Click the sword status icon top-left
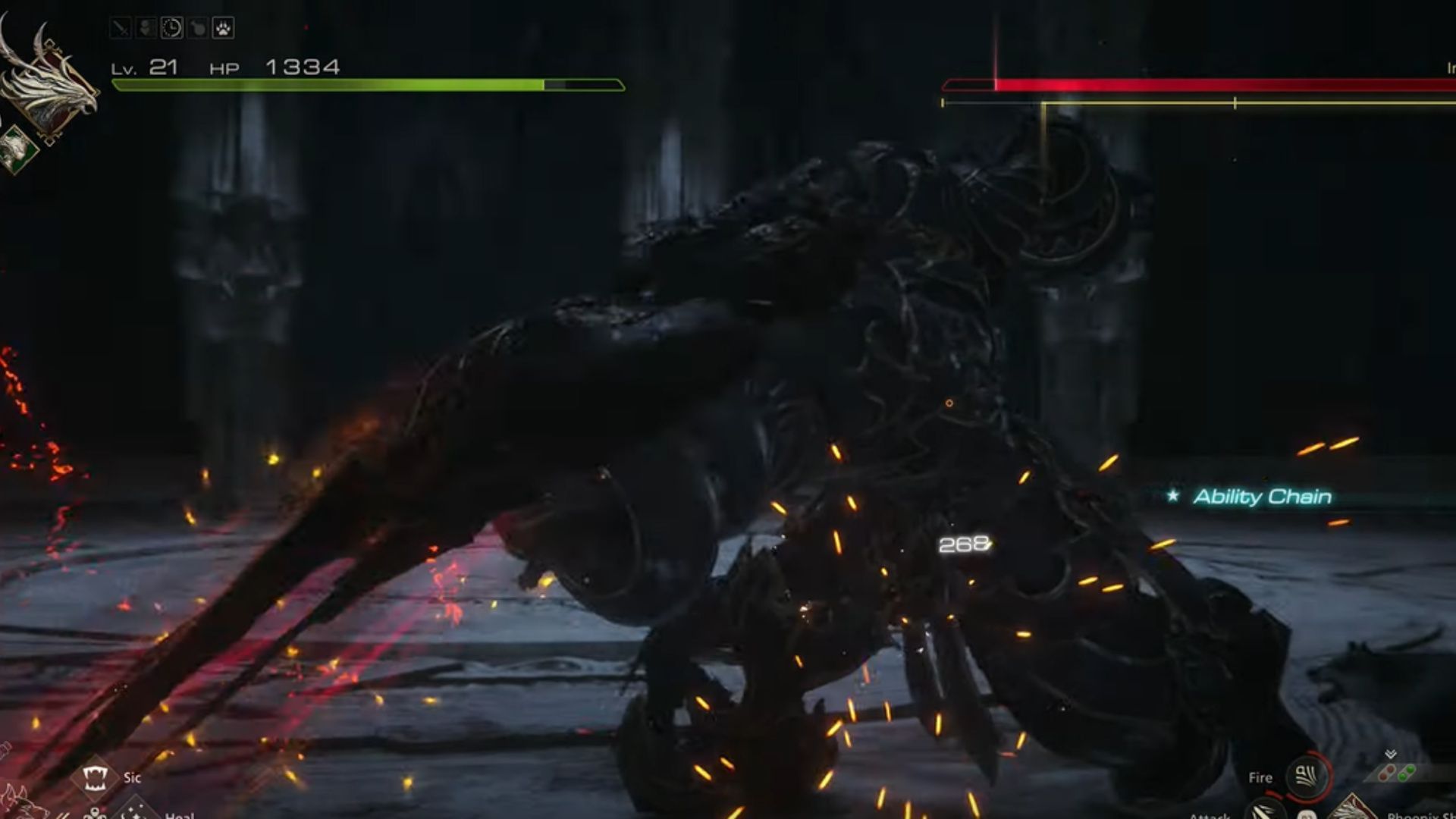The image size is (1456, 819). pos(121,28)
